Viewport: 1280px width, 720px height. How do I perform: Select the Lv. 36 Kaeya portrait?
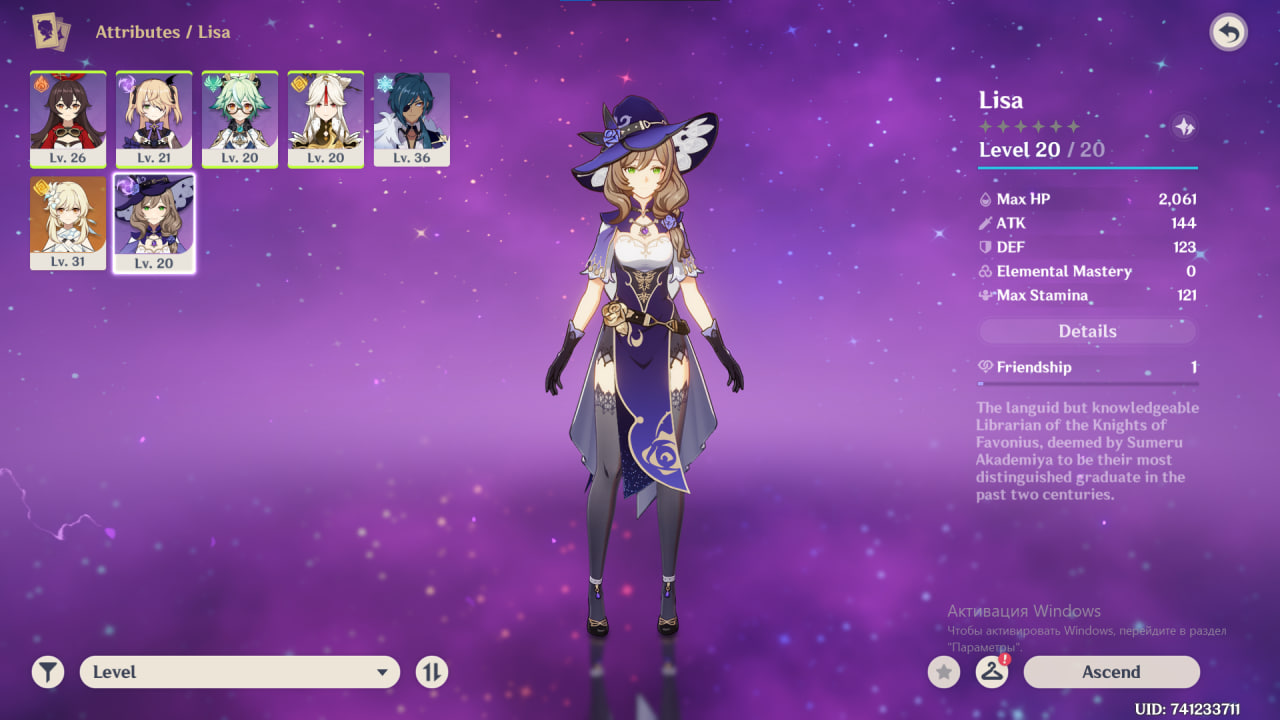[x=412, y=119]
